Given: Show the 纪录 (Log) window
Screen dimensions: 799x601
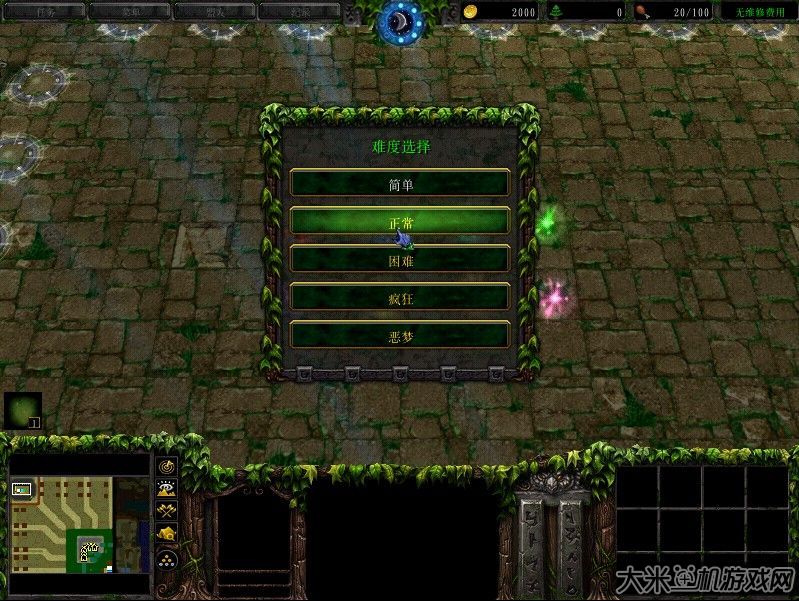Looking at the screenshot, I should (x=298, y=11).
